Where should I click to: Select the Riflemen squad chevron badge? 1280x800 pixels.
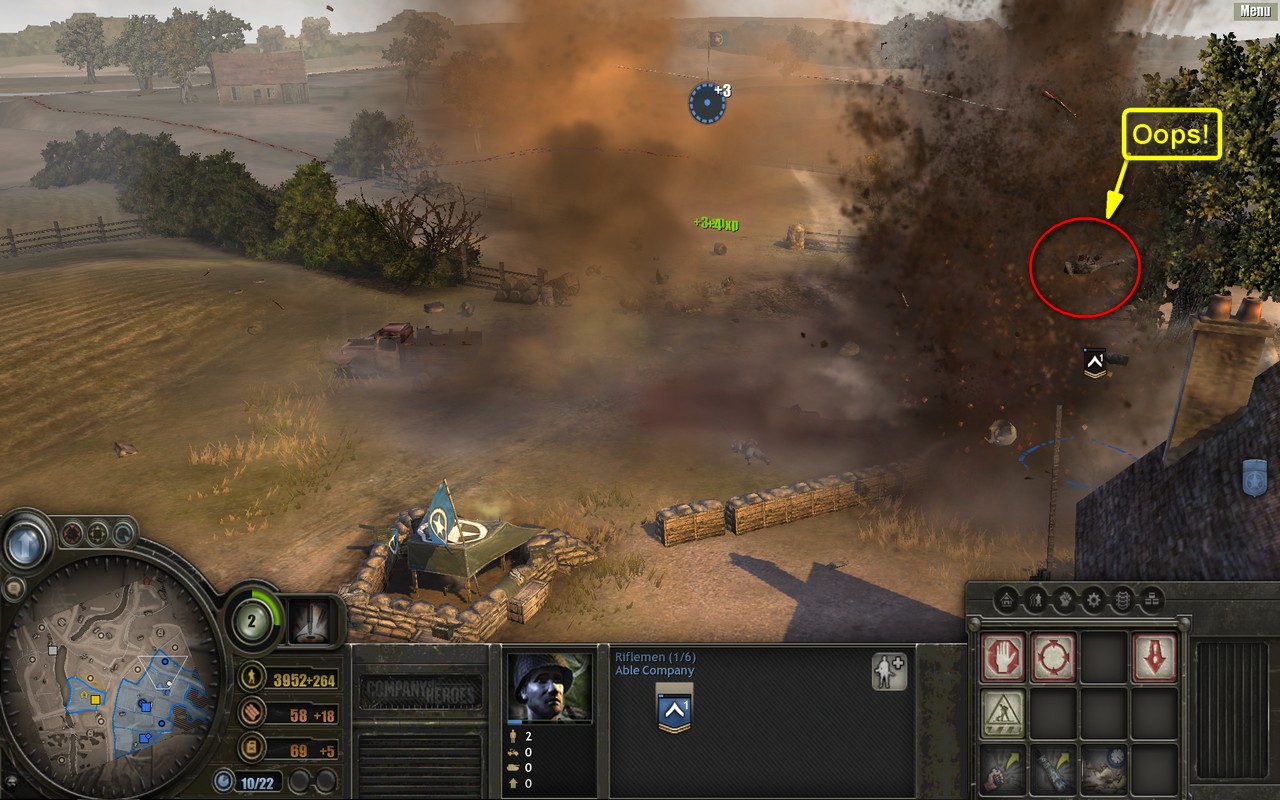point(674,708)
